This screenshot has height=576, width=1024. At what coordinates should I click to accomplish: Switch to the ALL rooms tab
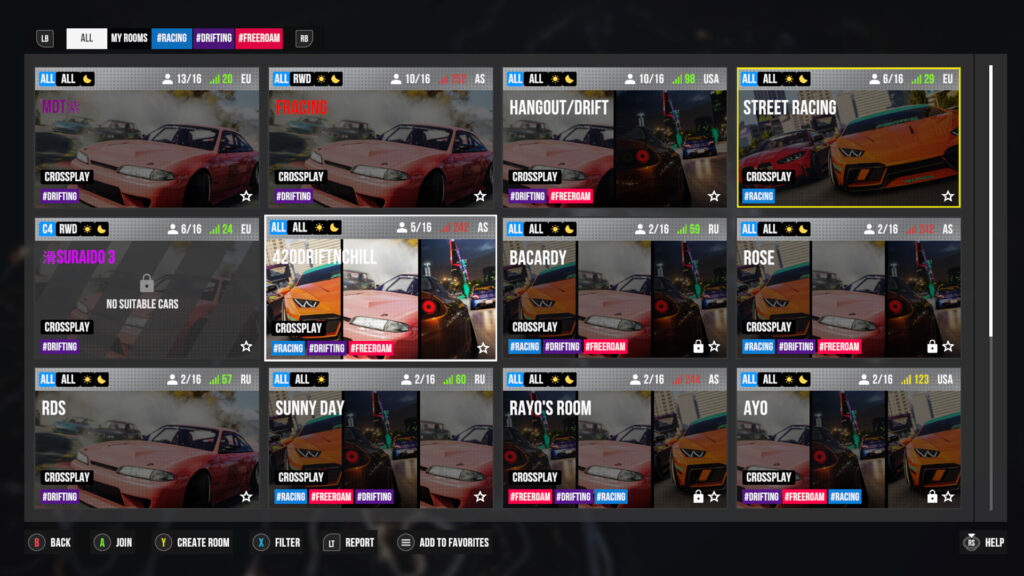pos(87,38)
